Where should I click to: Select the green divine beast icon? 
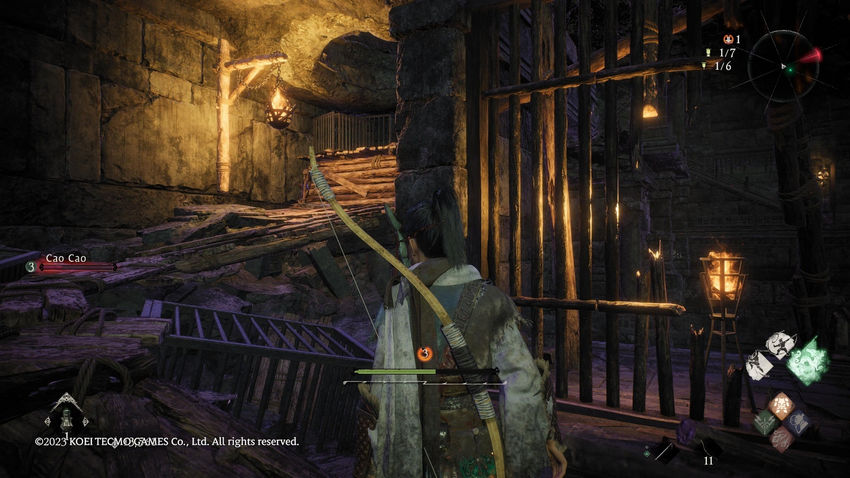pyautogui.click(x=808, y=361)
